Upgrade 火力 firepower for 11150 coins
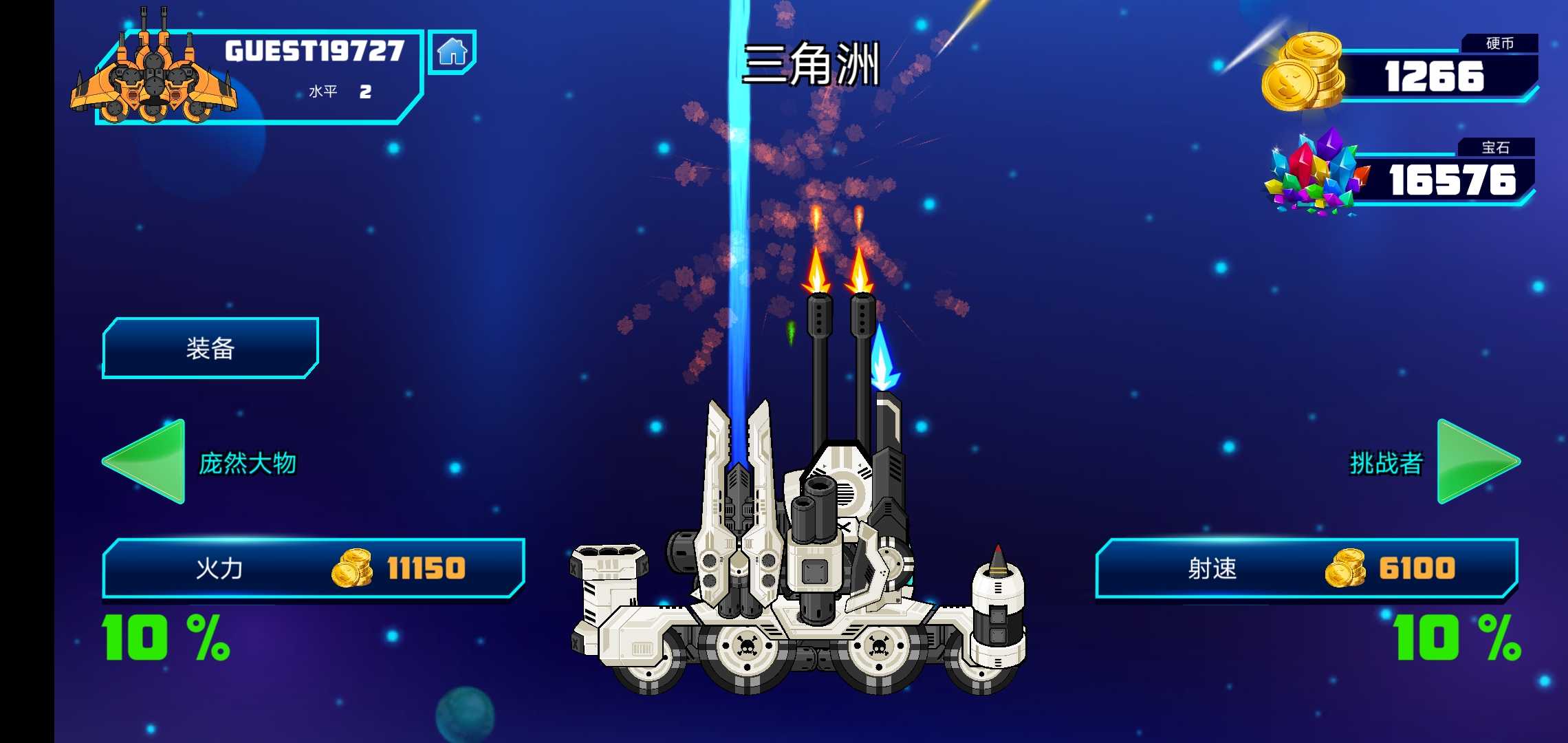Viewport: 1568px width, 743px height. point(314,568)
